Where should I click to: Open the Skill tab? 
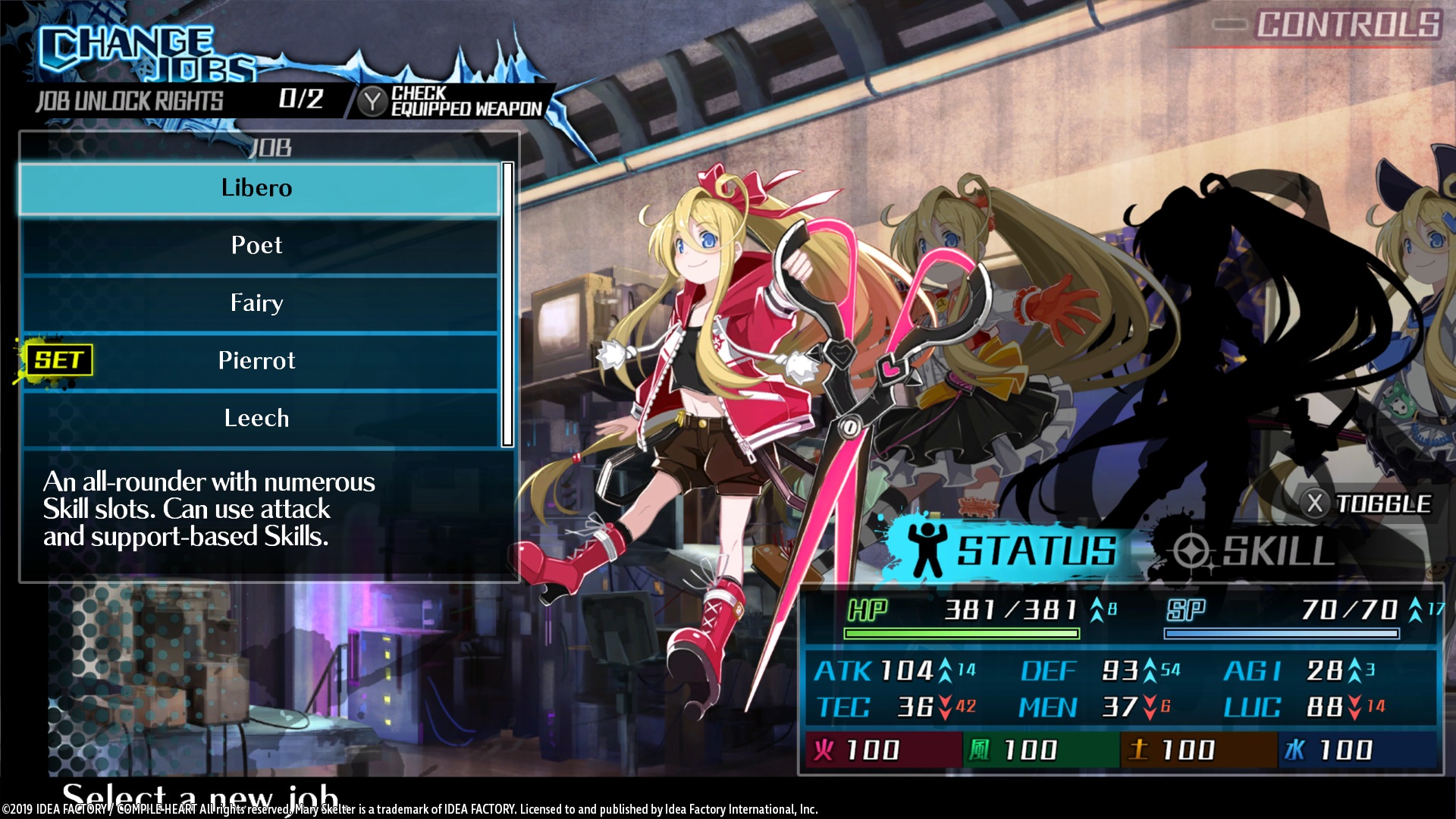point(1255,551)
